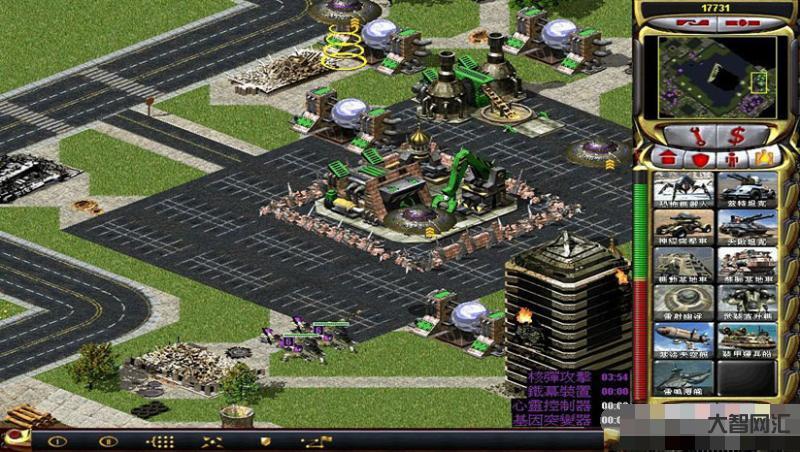Build the Kirov airship
This screenshot has height=452, width=800.
pos(684,340)
